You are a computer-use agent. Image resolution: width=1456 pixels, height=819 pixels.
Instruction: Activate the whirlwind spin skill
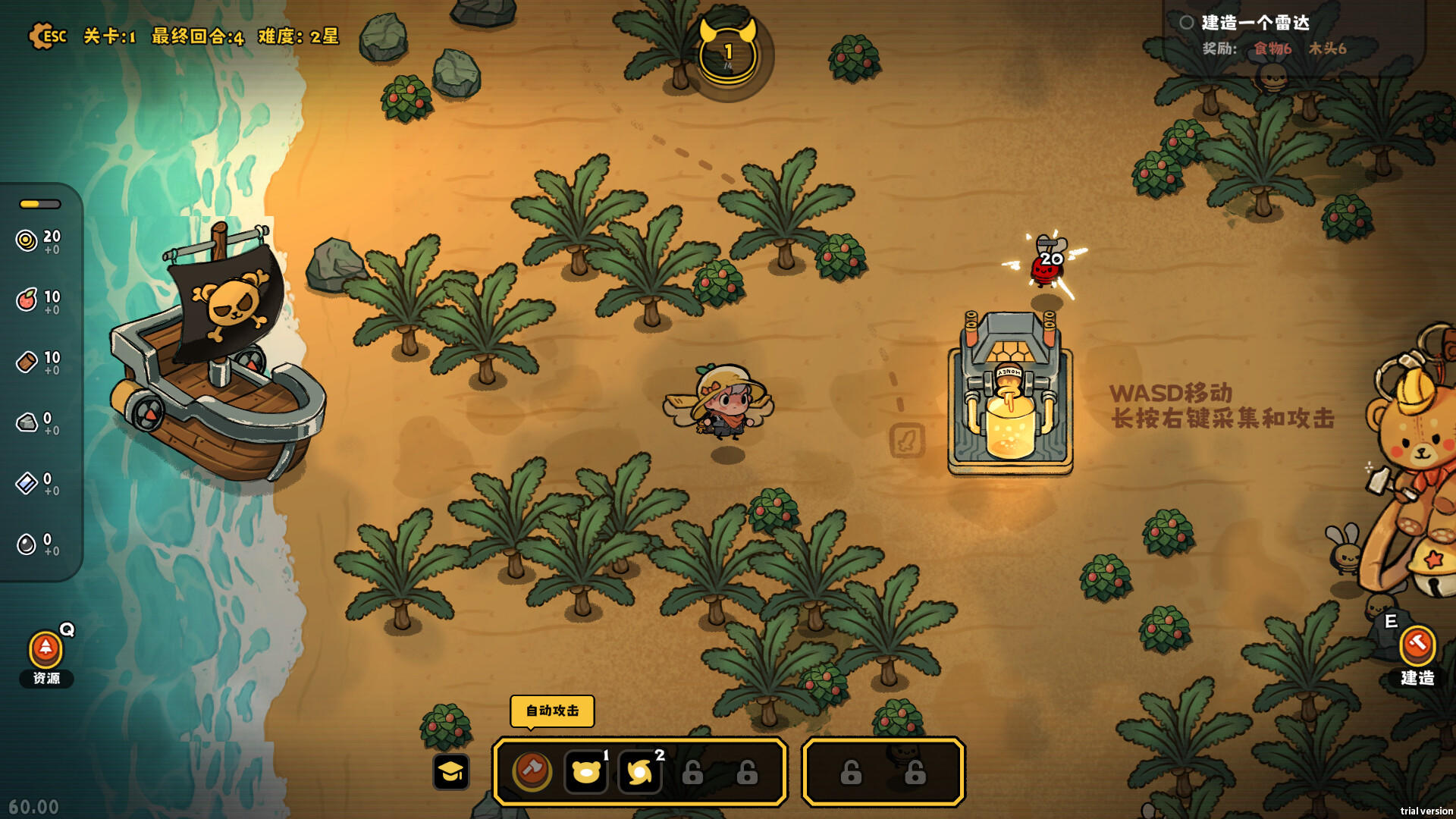[x=640, y=772]
